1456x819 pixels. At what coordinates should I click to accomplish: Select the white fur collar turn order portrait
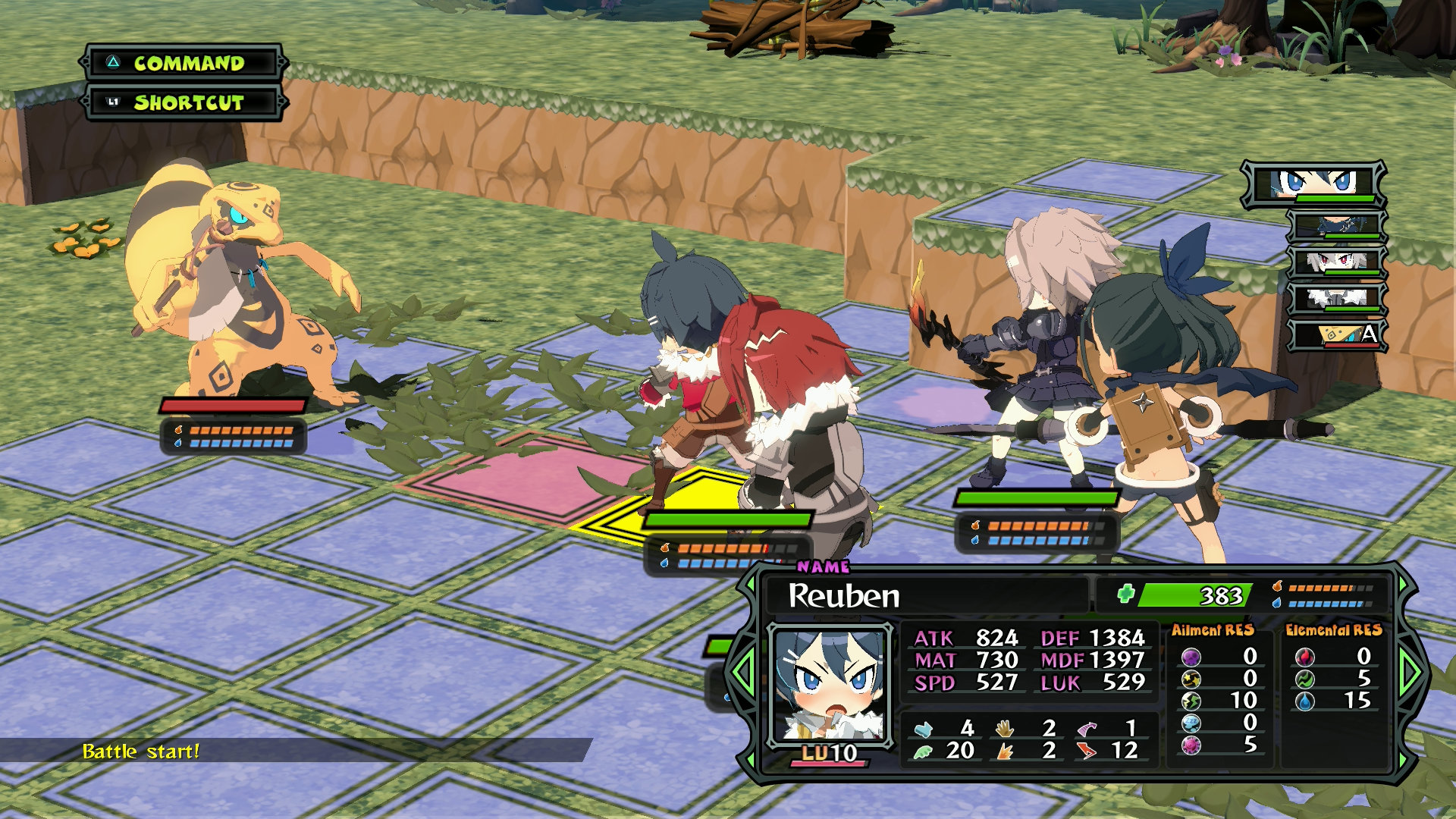pyautogui.click(x=1336, y=298)
